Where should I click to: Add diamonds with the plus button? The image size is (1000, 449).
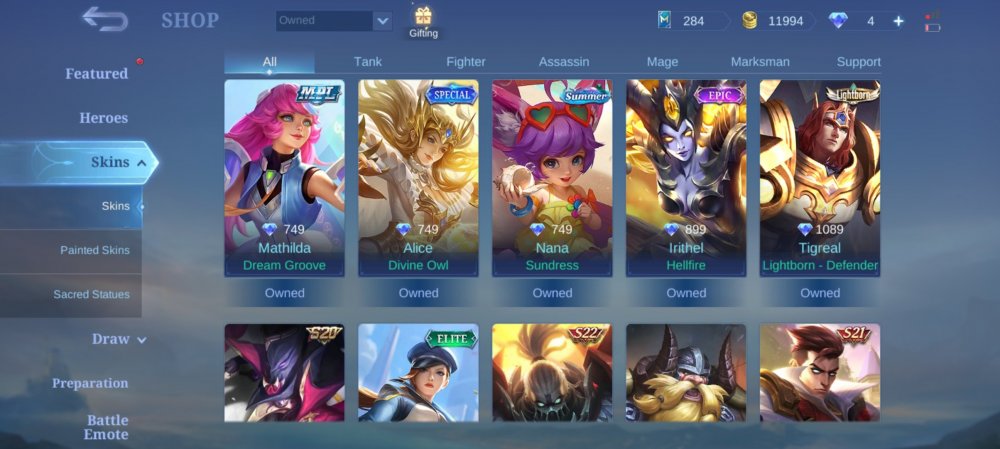pyautogui.click(x=898, y=21)
